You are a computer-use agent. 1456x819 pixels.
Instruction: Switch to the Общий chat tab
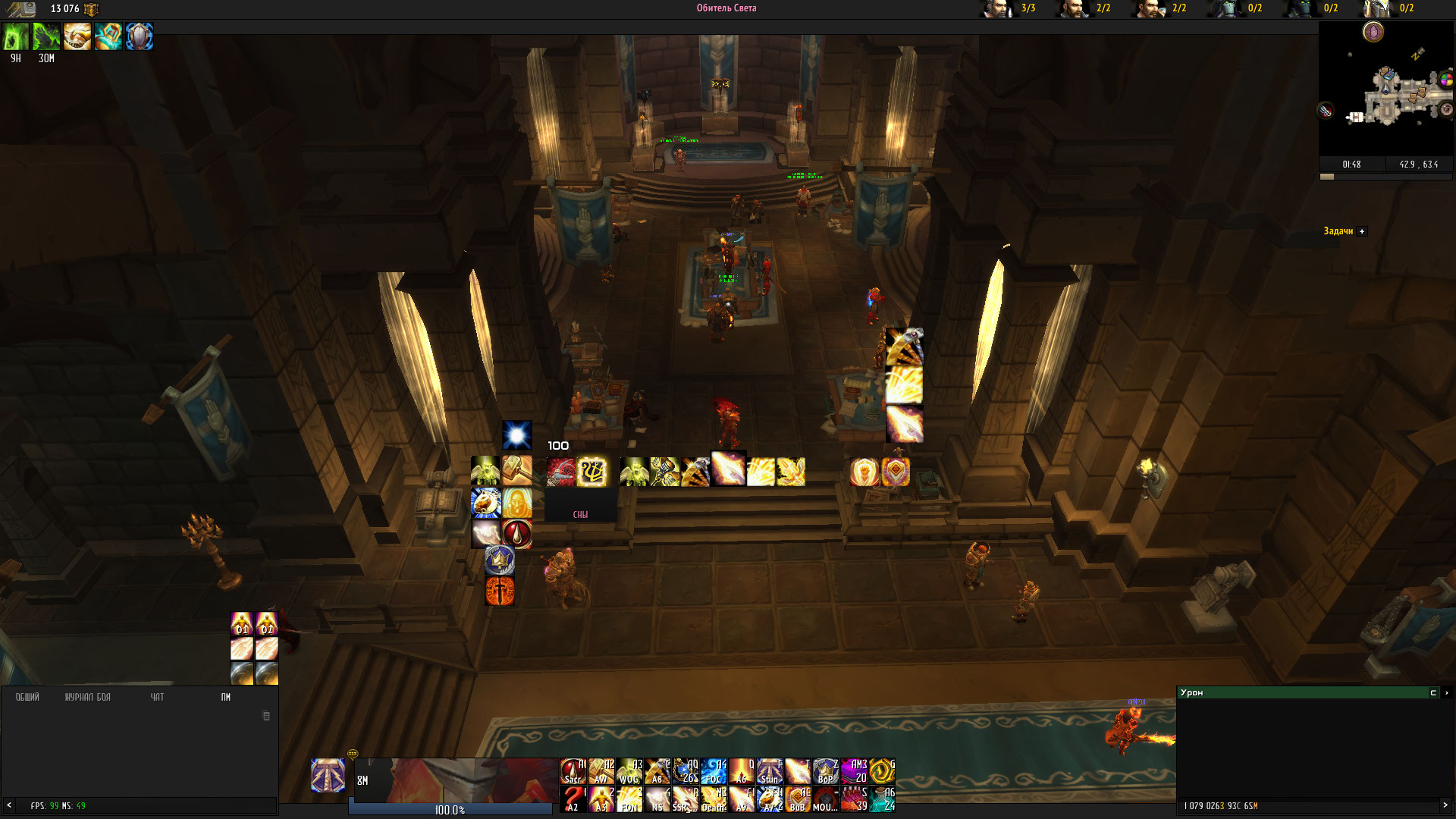[x=27, y=697]
